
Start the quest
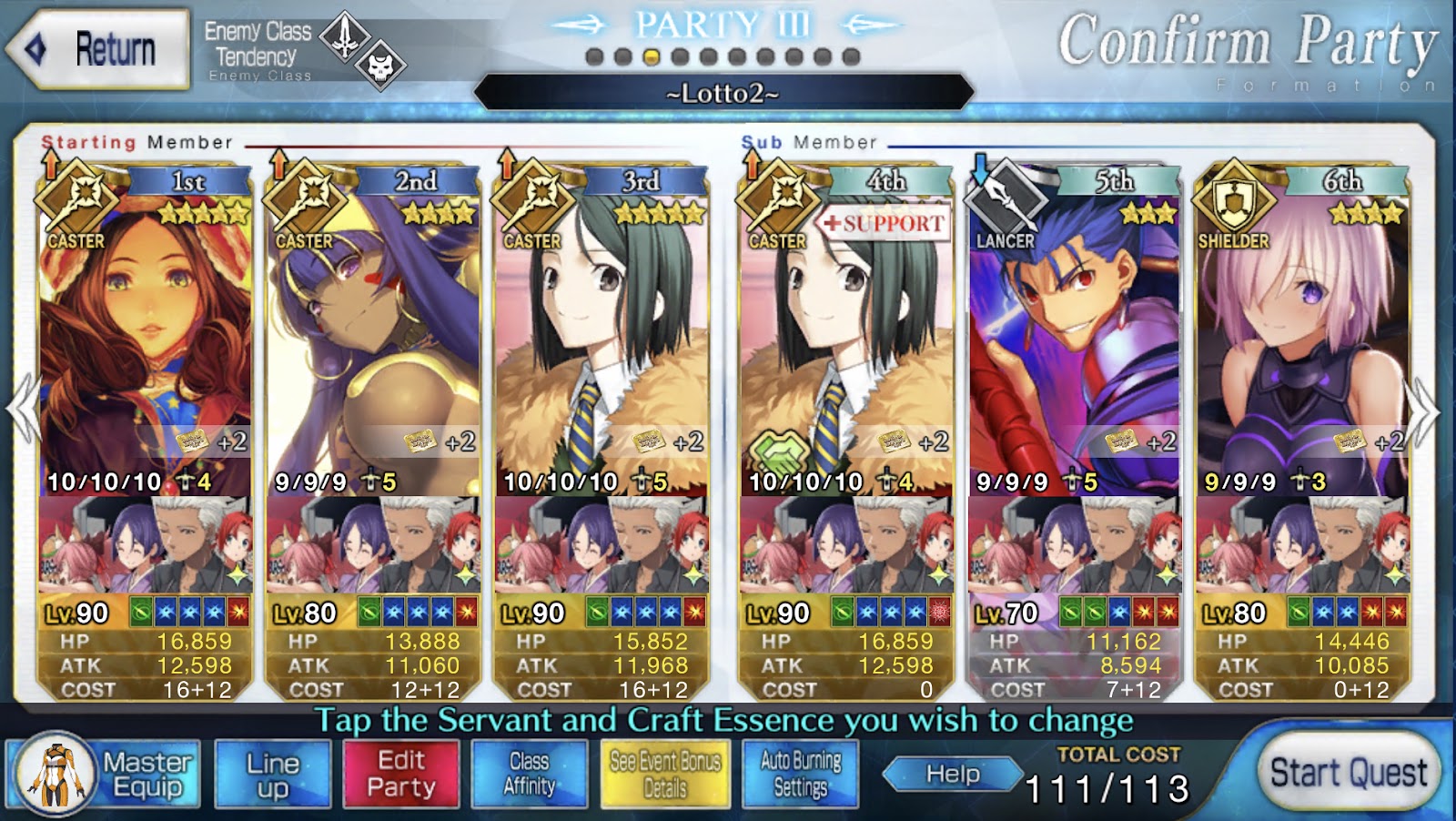click(x=1348, y=774)
